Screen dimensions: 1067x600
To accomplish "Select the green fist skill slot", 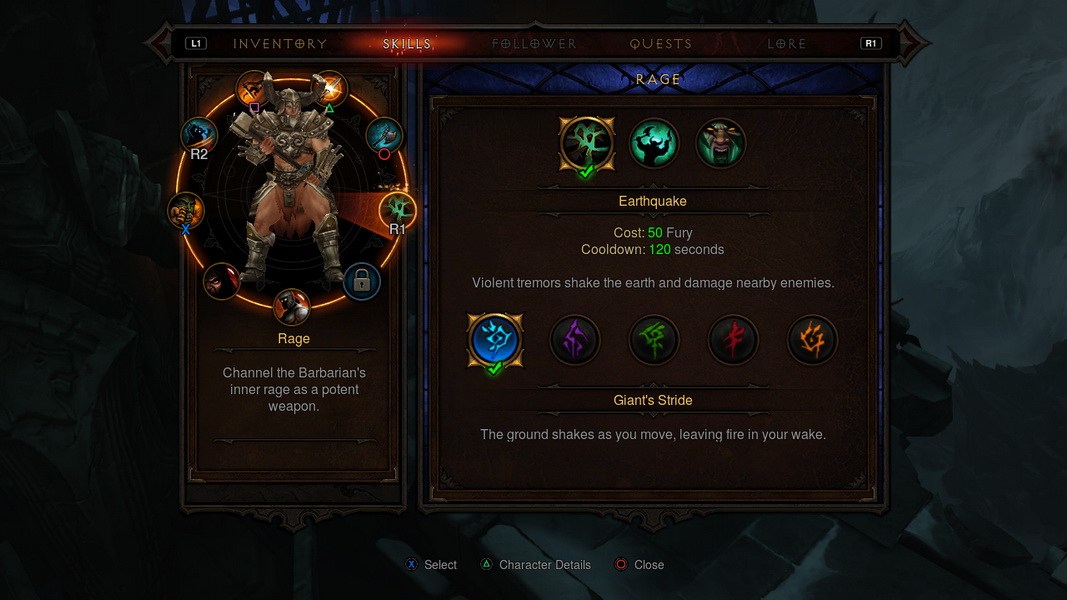I will click(186, 210).
